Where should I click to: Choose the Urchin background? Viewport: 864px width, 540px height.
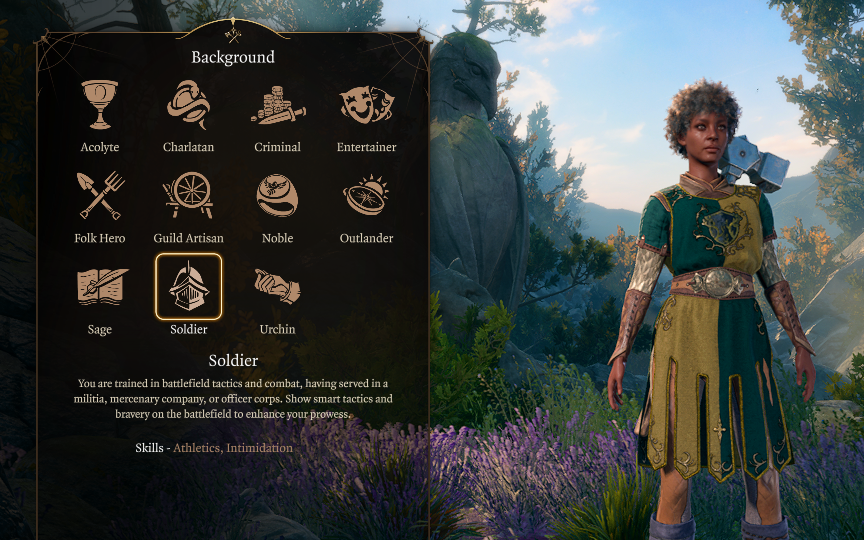pyautogui.click(x=277, y=287)
